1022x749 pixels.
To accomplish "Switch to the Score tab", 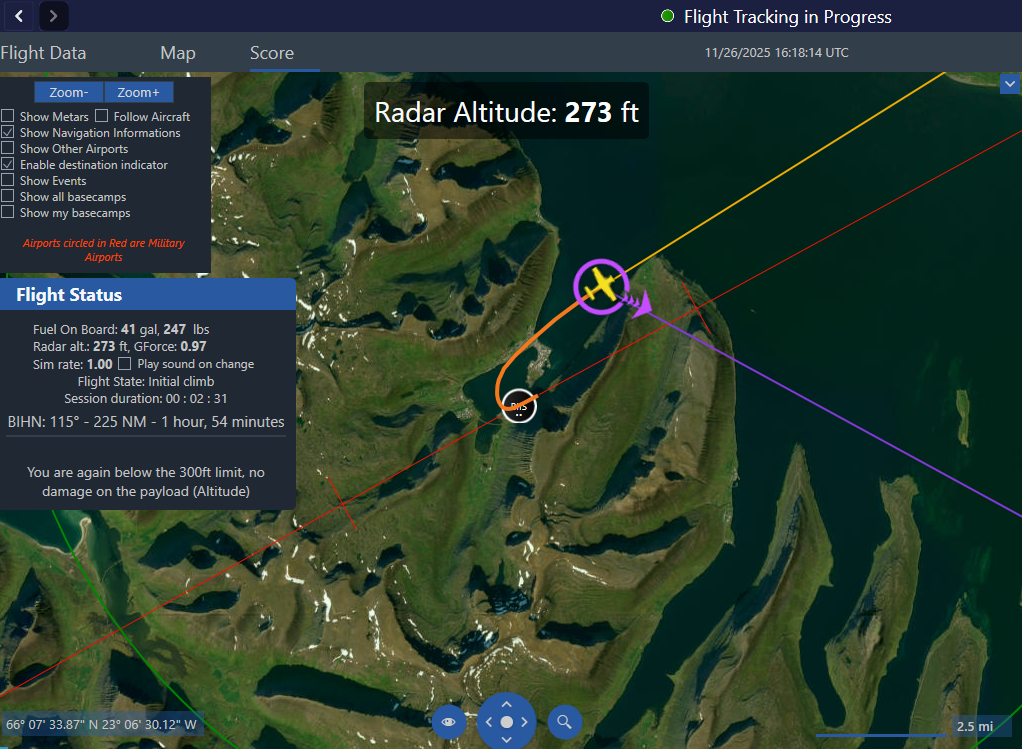I will [x=272, y=53].
